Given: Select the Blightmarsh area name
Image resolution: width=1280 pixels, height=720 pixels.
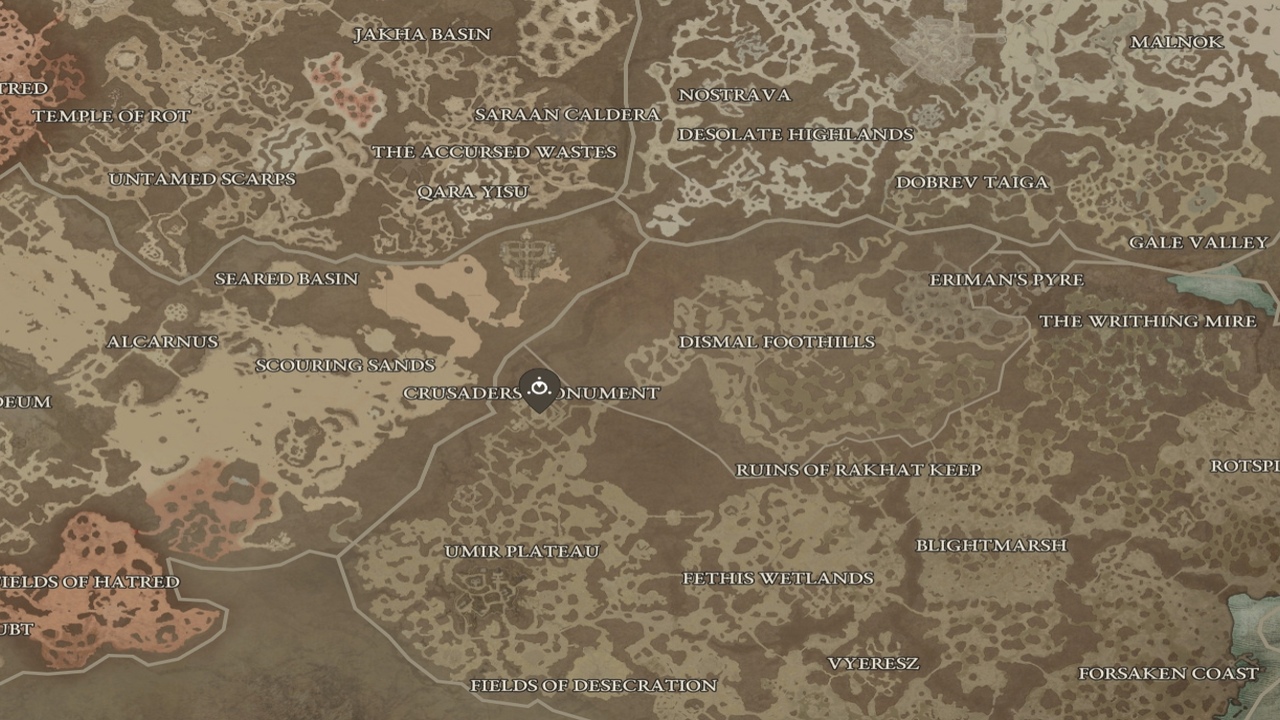Looking at the screenshot, I should (991, 545).
